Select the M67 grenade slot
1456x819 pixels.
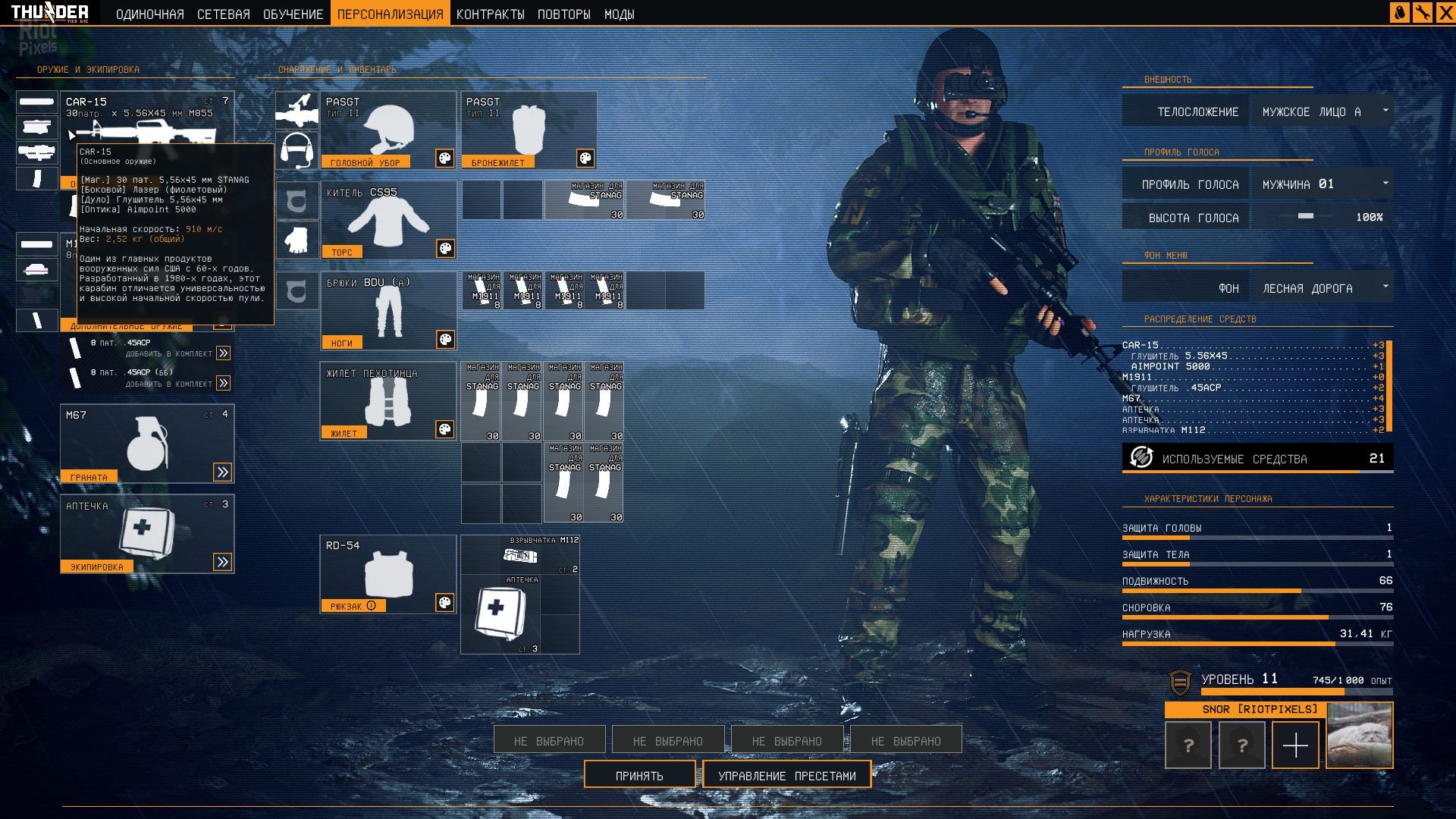(x=146, y=443)
